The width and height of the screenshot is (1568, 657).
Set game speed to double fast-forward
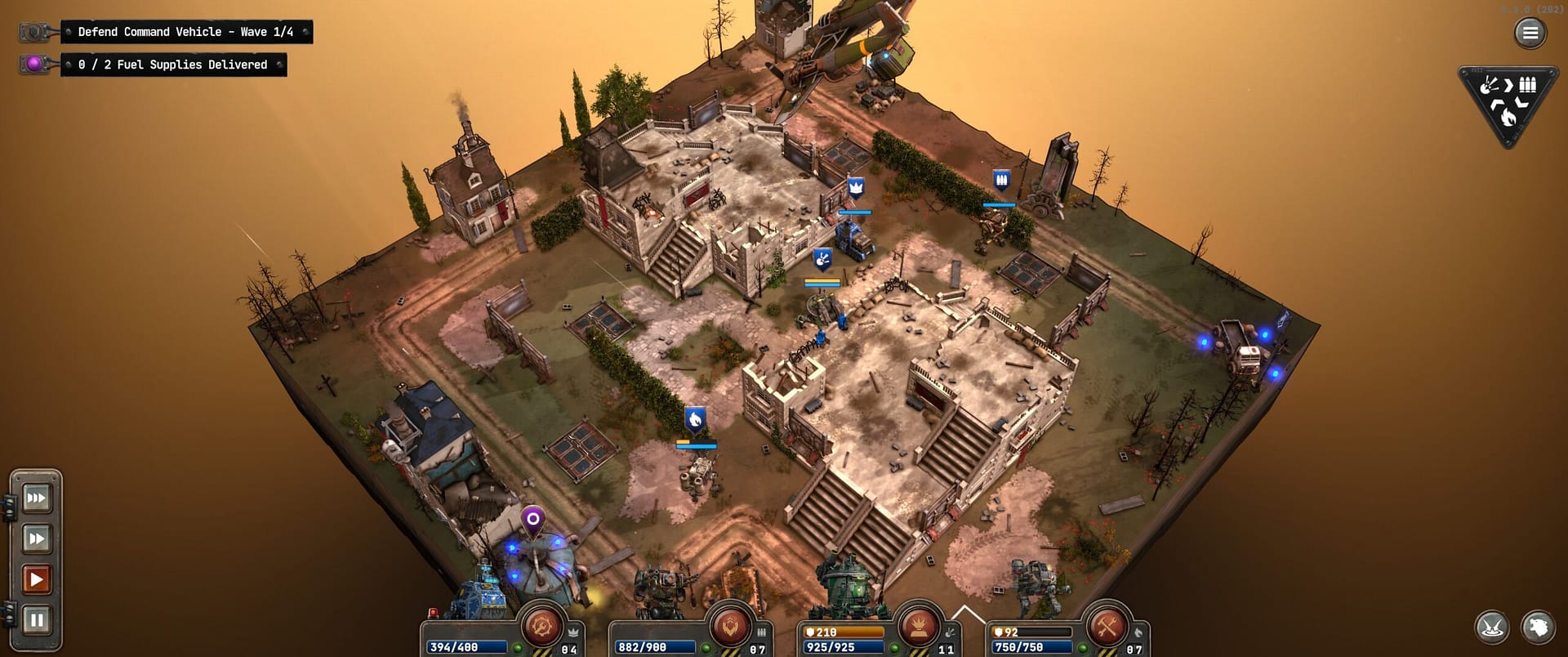point(36,539)
